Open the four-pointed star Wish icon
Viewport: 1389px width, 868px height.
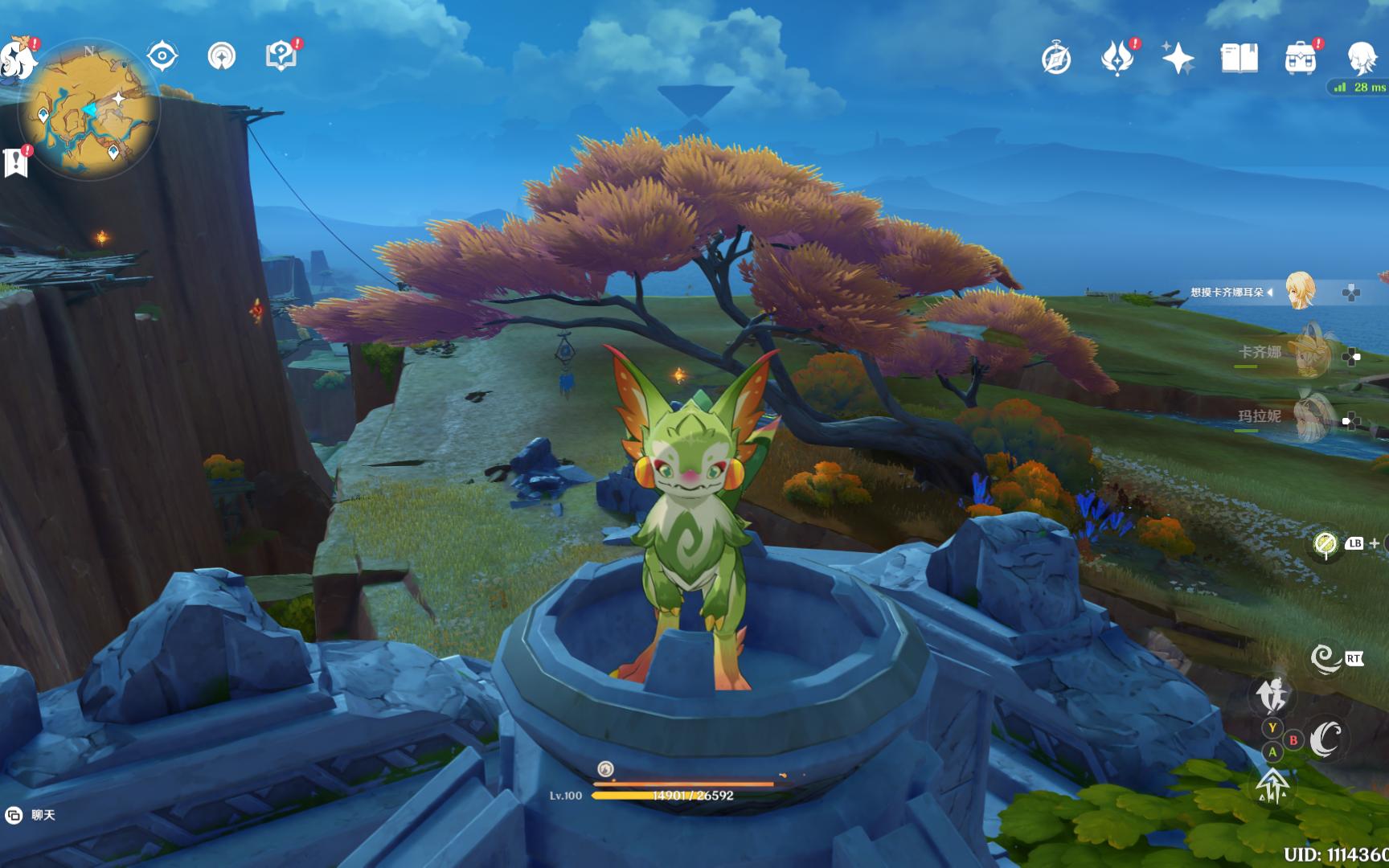pyautogui.click(x=1178, y=59)
